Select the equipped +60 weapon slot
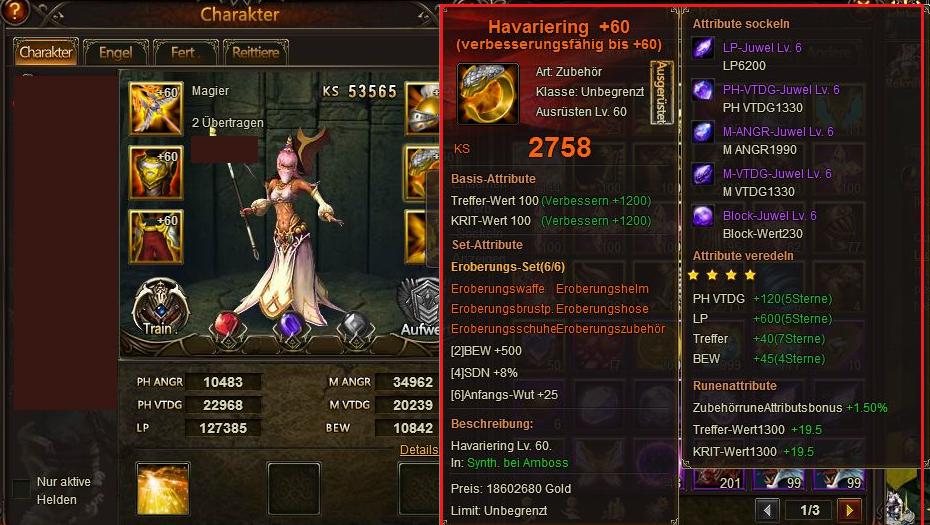 click(156, 108)
